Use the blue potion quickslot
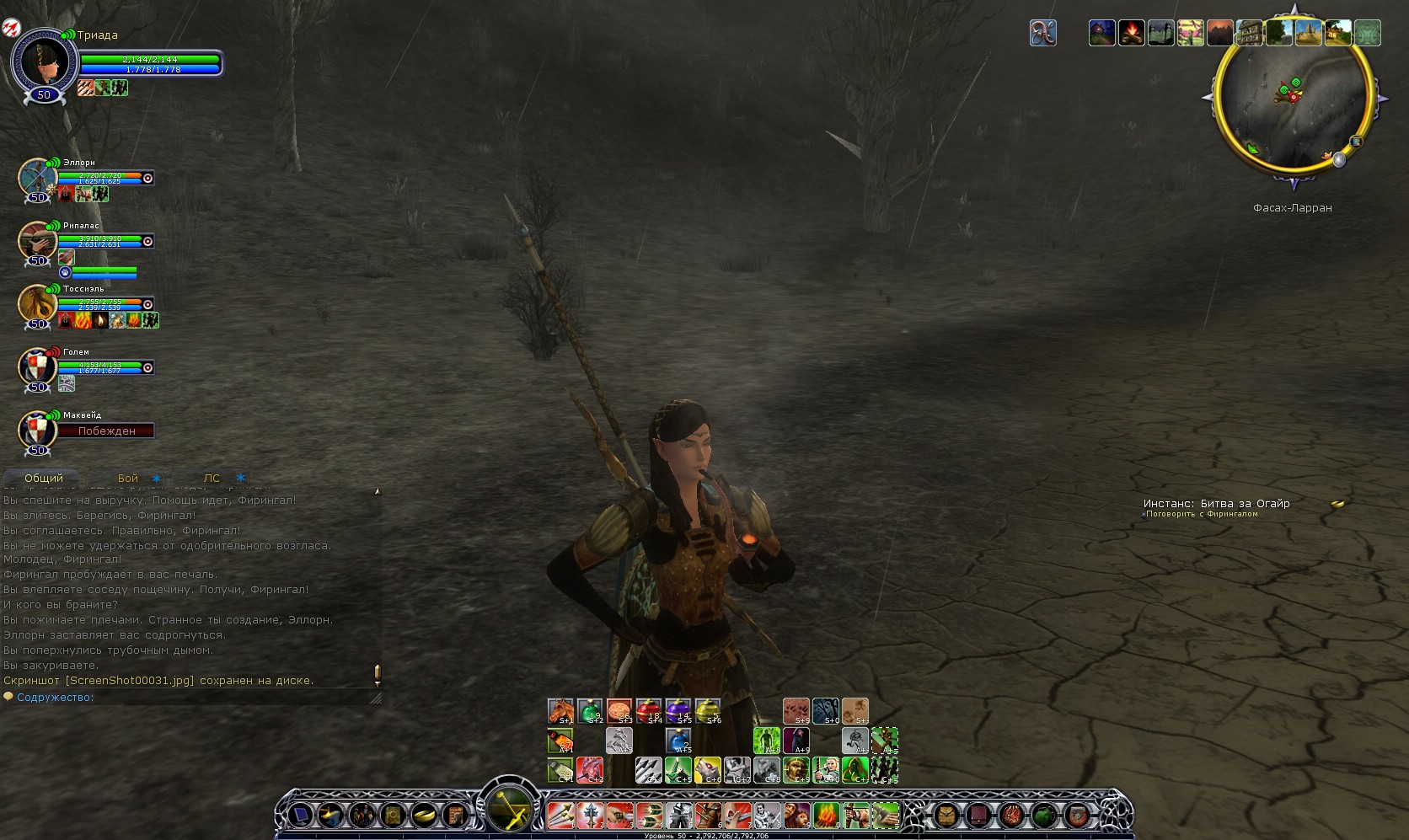The image size is (1409, 840). [678, 741]
